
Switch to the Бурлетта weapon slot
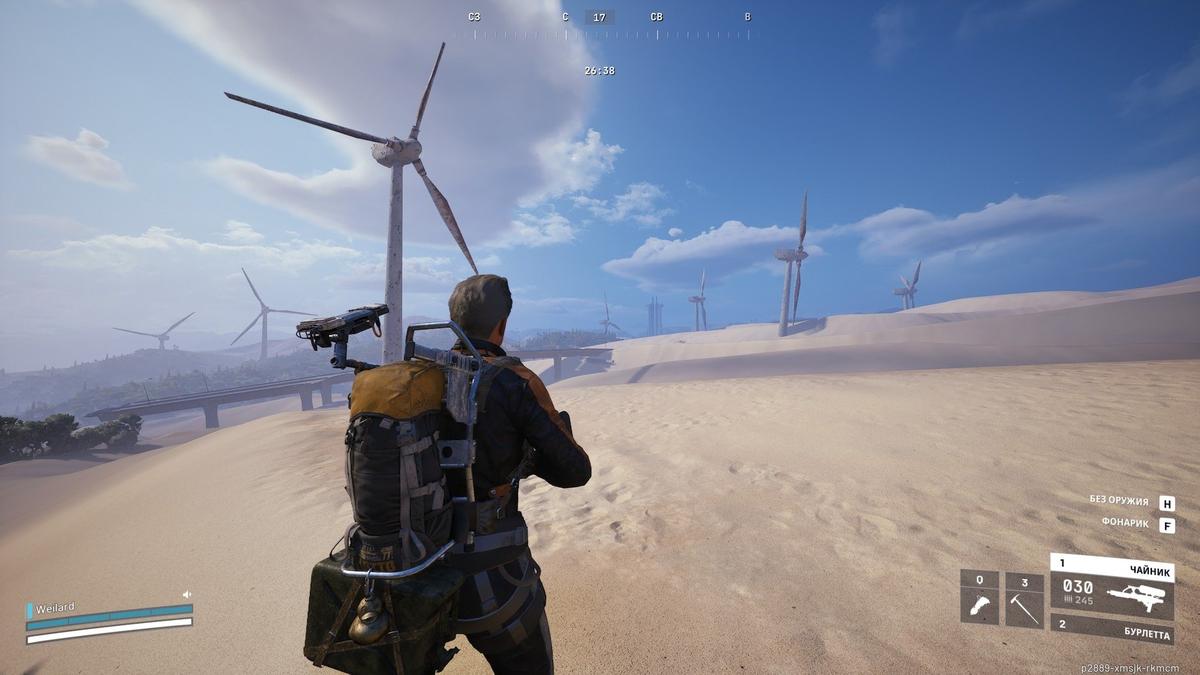(1111, 629)
